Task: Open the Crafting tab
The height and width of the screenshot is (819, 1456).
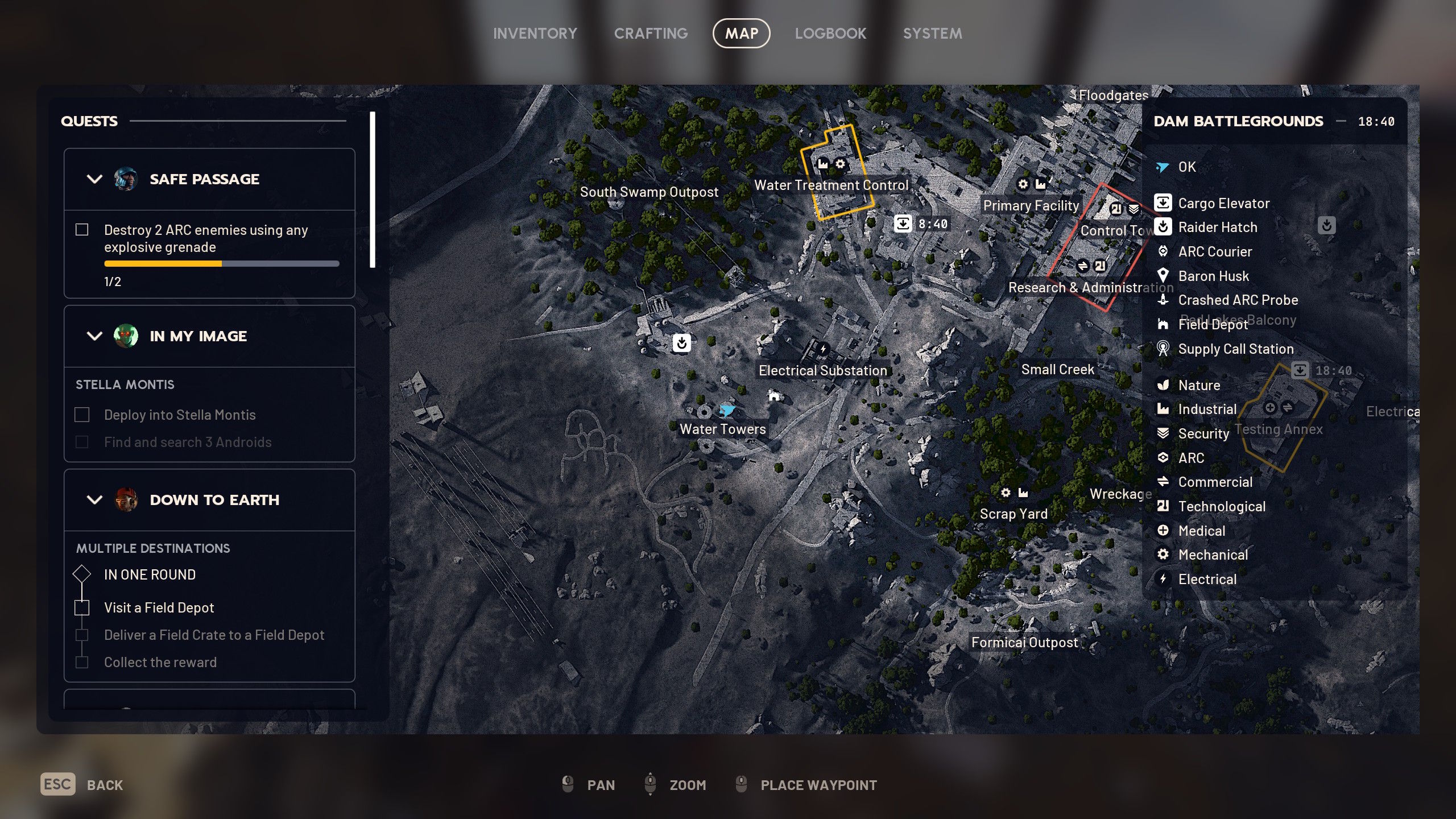Action: (x=651, y=34)
